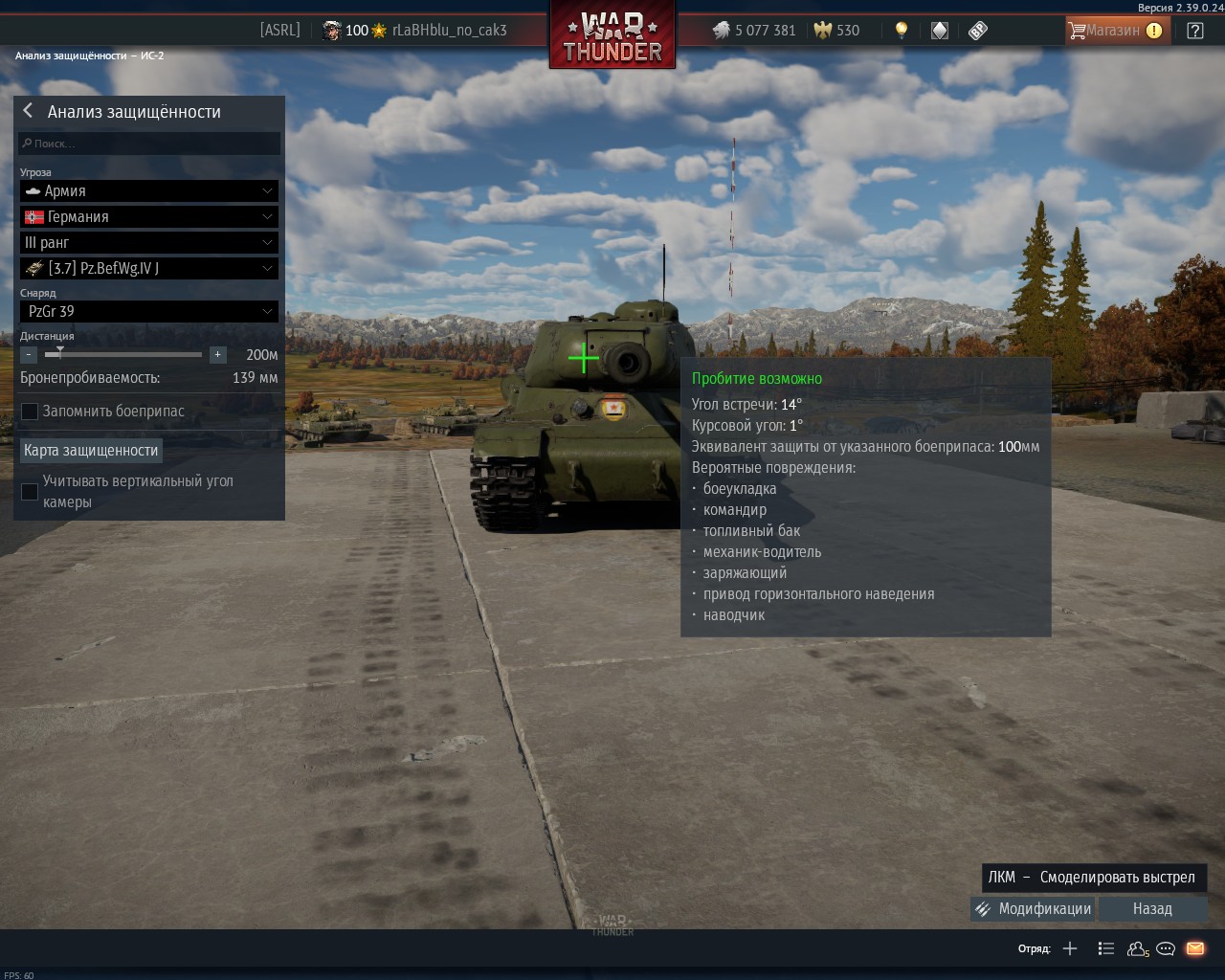Screen dimensions: 1225x980
Task: Open the chat speech bubble icon
Action: [1166, 949]
